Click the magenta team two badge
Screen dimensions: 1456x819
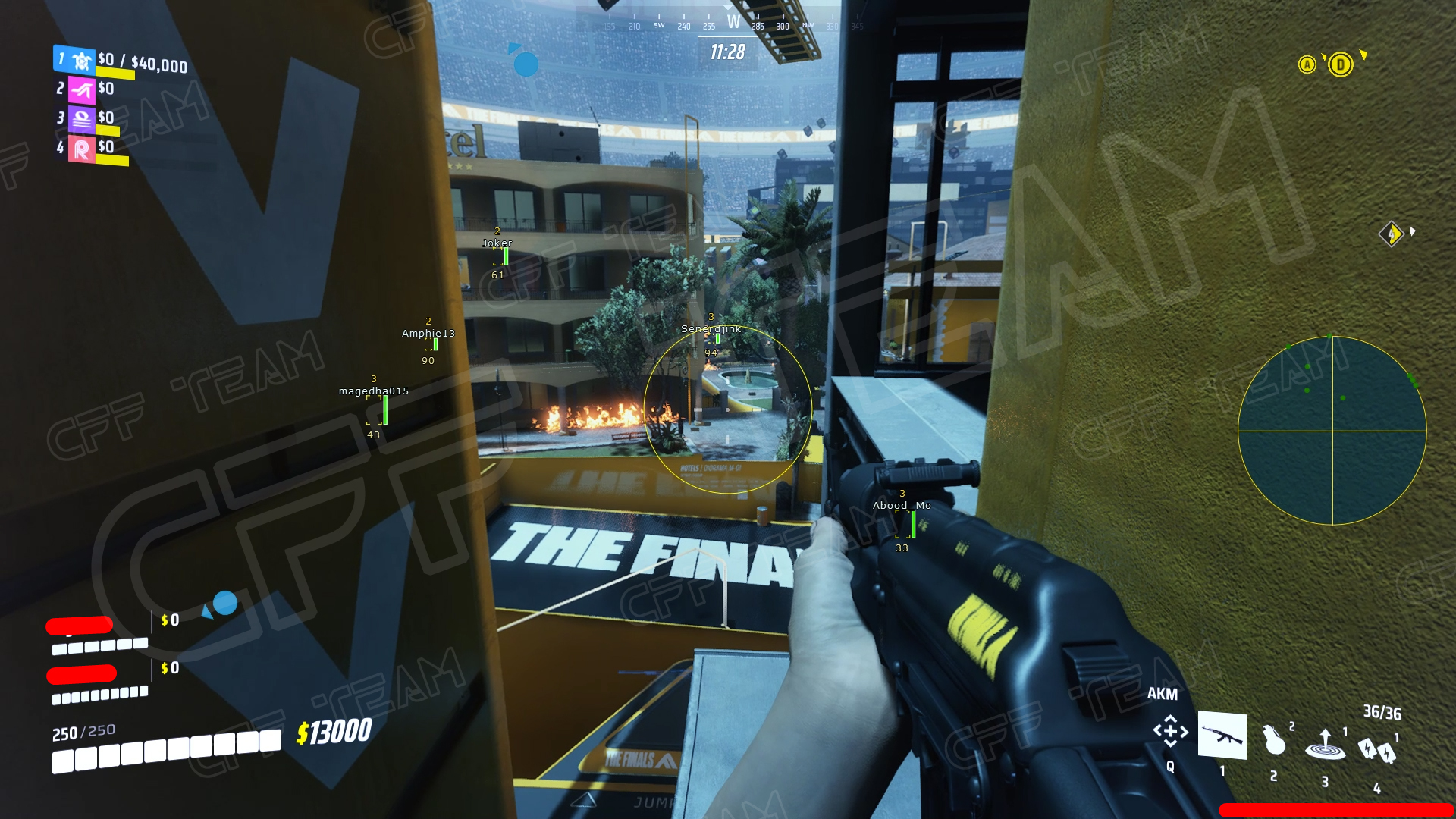pyautogui.click(x=82, y=90)
